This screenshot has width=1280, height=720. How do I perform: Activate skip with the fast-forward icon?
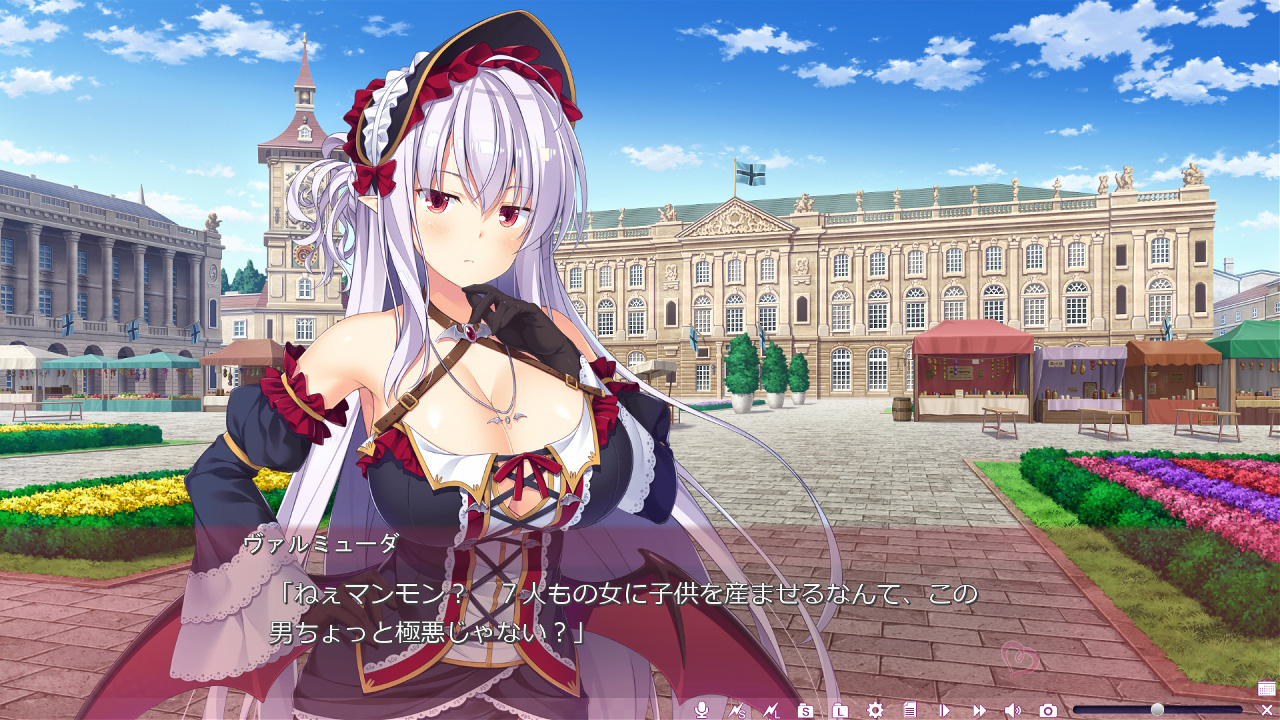pyautogui.click(x=979, y=710)
